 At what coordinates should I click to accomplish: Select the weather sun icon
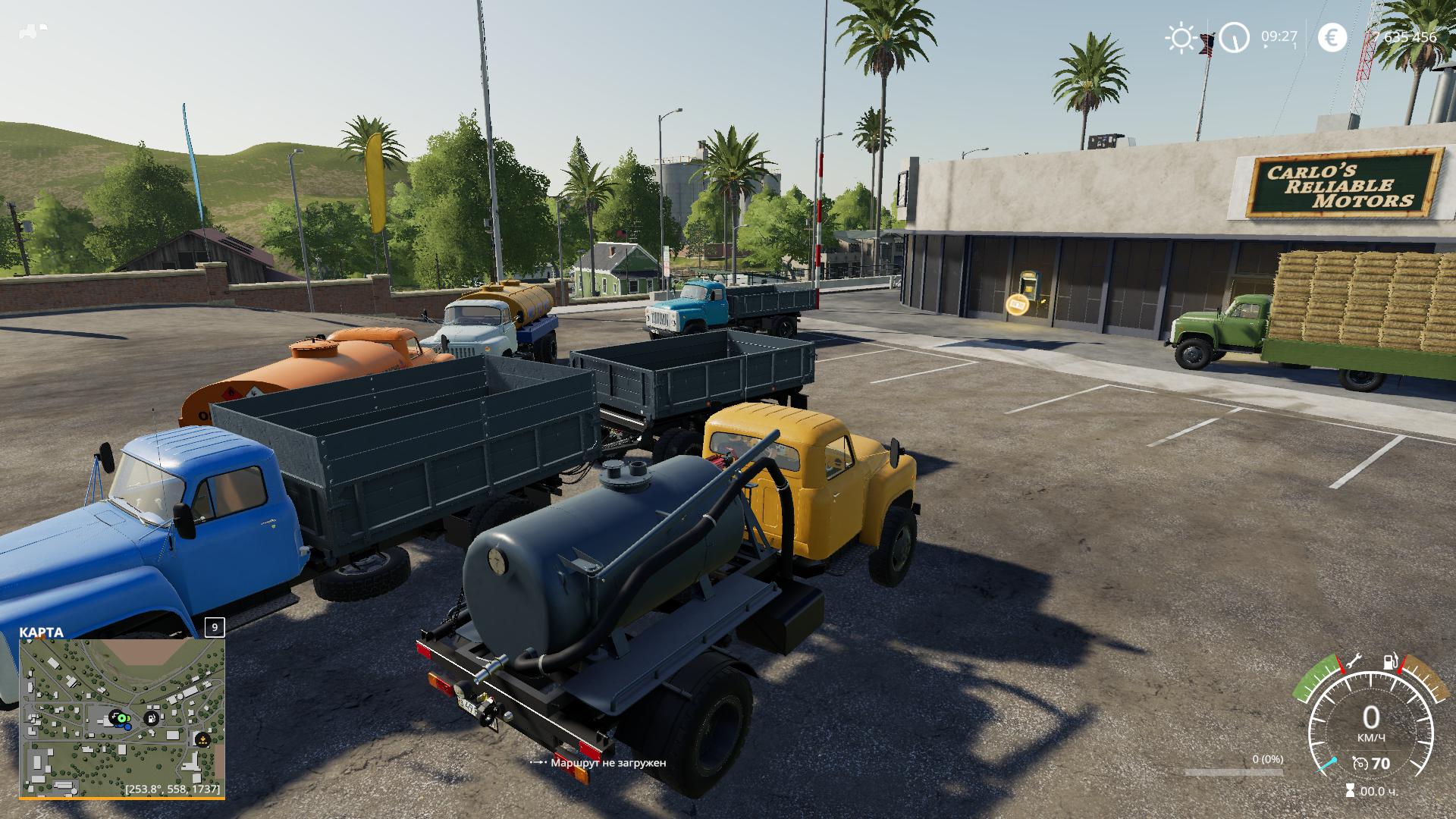pos(1181,37)
